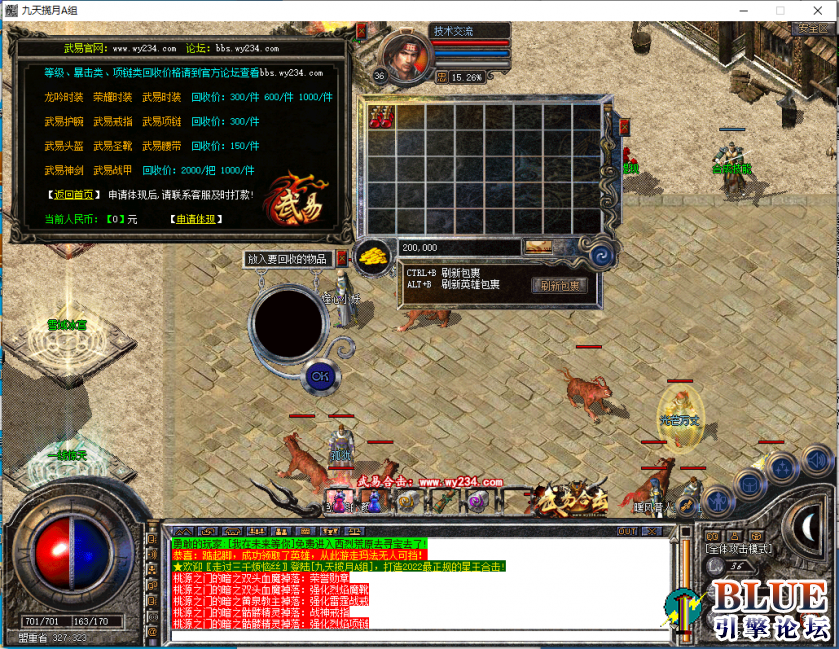The width and height of the screenshot is (839, 649).
Task: Toggle the 全体攻击模式 attack mode label
Action: [x=742, y=548]
